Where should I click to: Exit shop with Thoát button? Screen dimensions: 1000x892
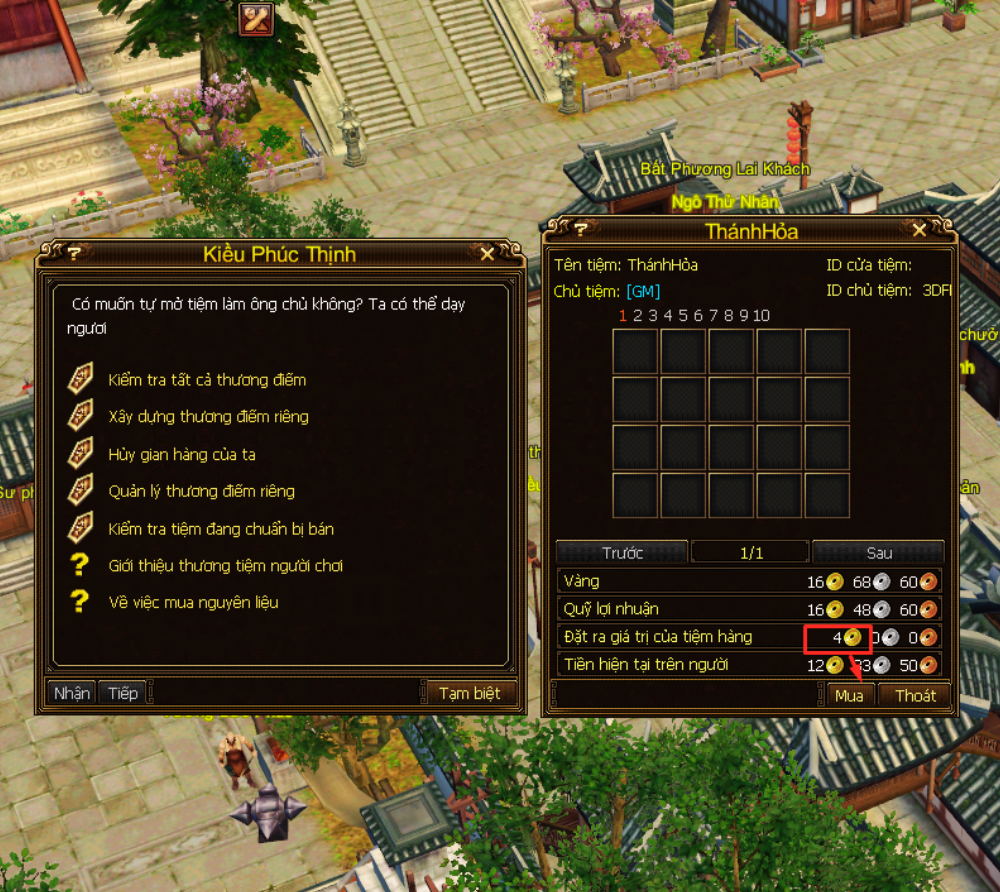click(914, 696)
